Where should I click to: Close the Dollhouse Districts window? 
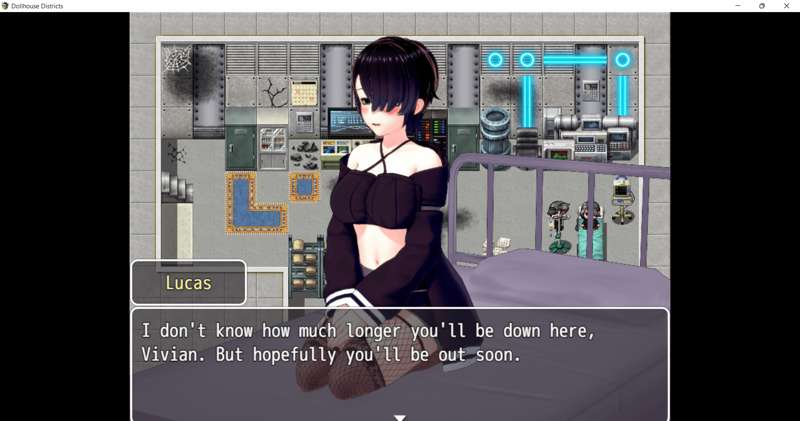[x=786, y=6]
